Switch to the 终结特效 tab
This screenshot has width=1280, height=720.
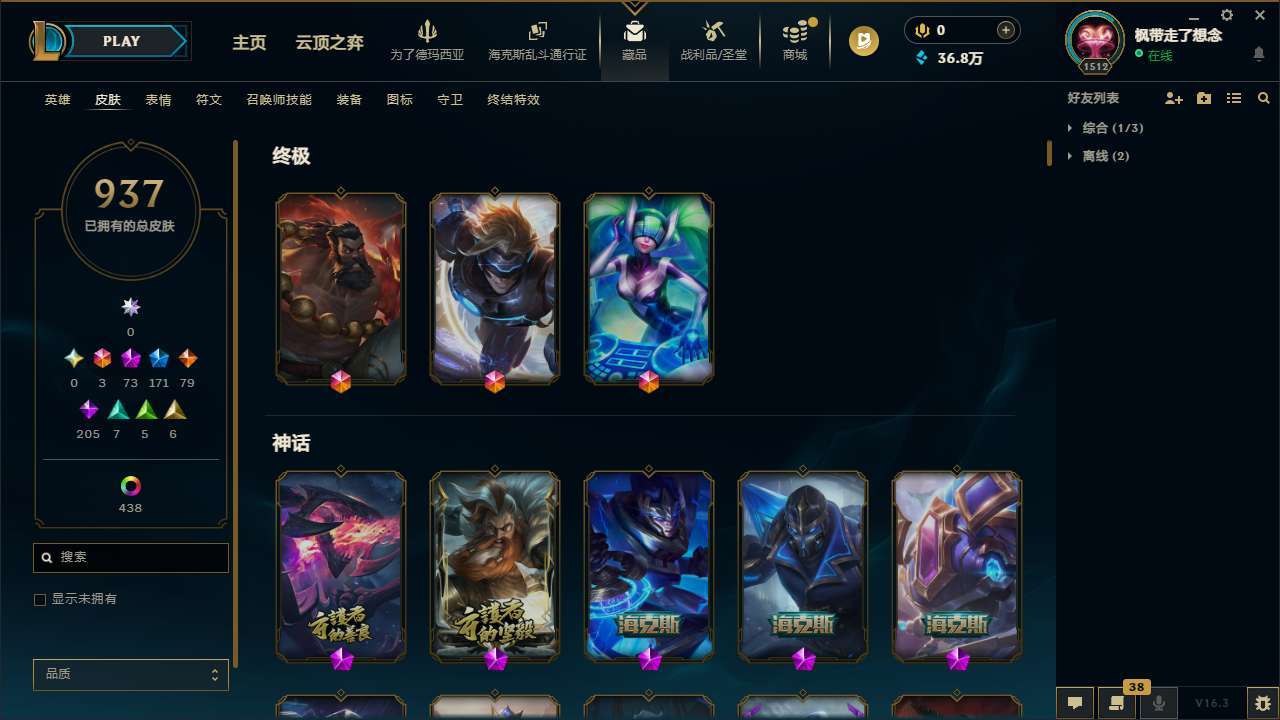[x=513, y=99]
